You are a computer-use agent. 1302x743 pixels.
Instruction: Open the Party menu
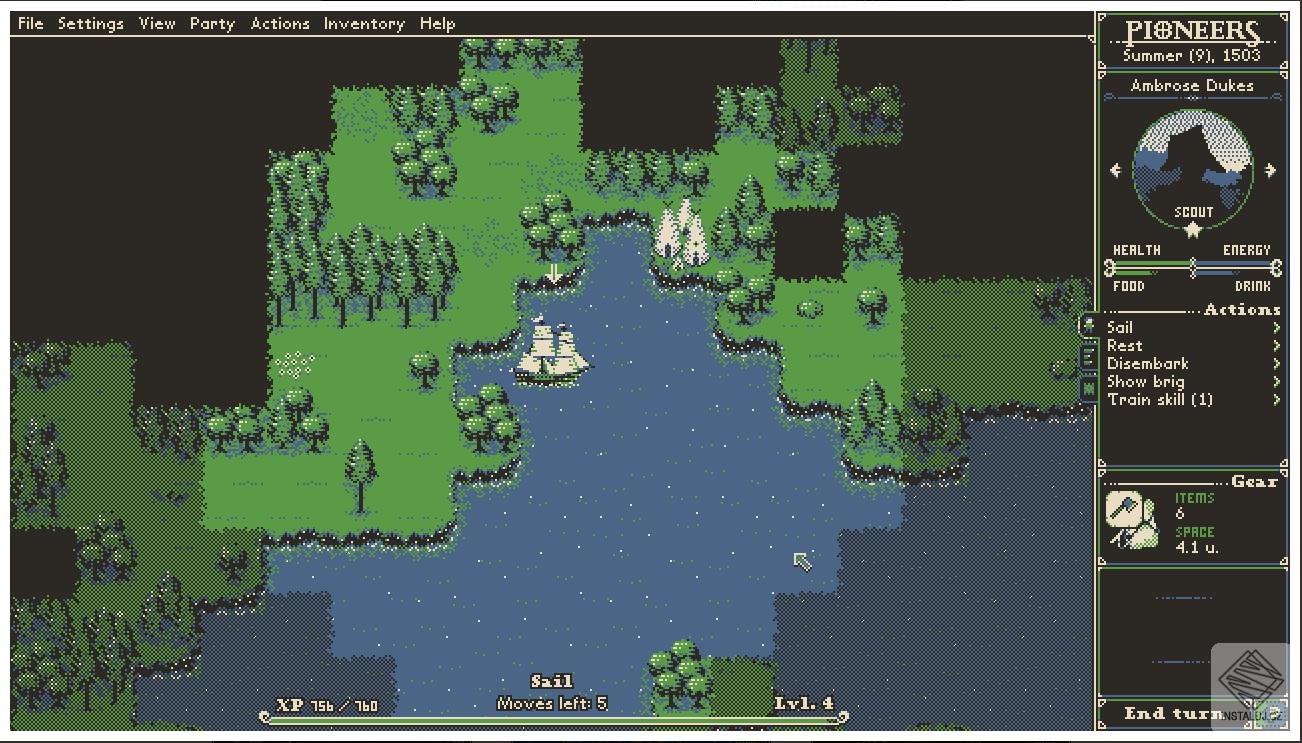pos(212,23)
